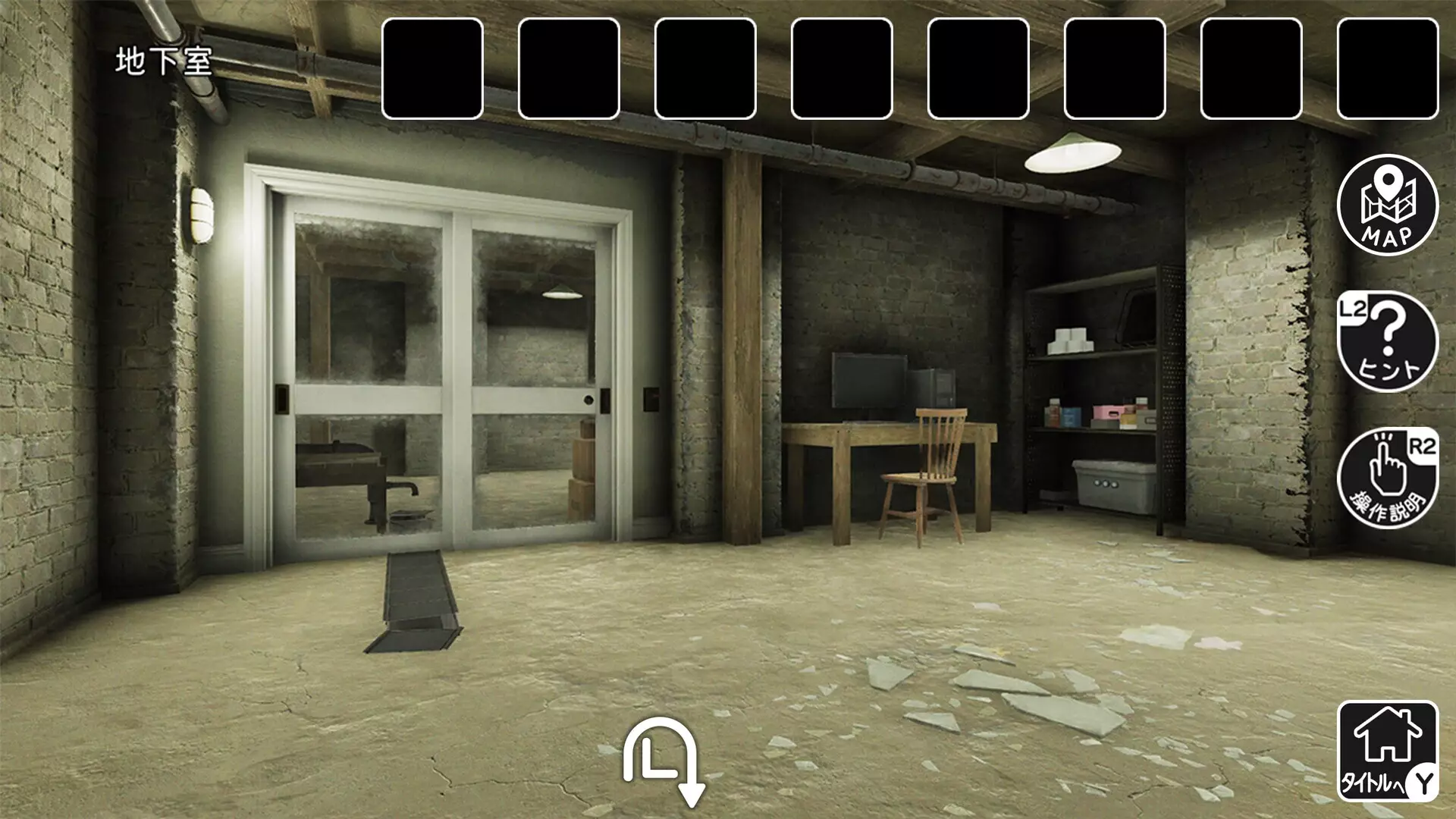1456x819 pixels.
Task: Open the 操作説明 controls guide
Action: [1387, 478]
